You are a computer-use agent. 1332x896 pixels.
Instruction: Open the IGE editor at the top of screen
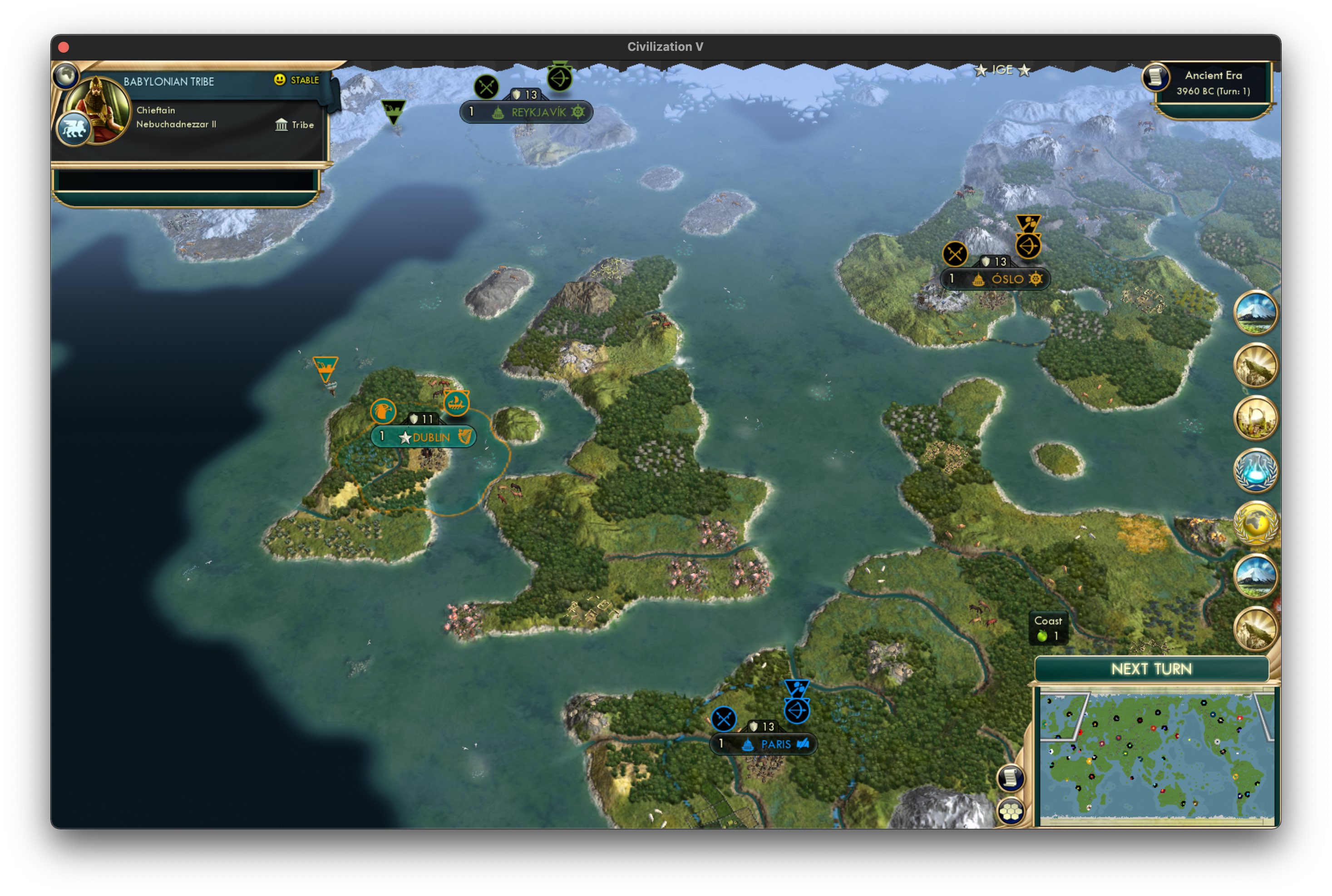click(1002, 70)
